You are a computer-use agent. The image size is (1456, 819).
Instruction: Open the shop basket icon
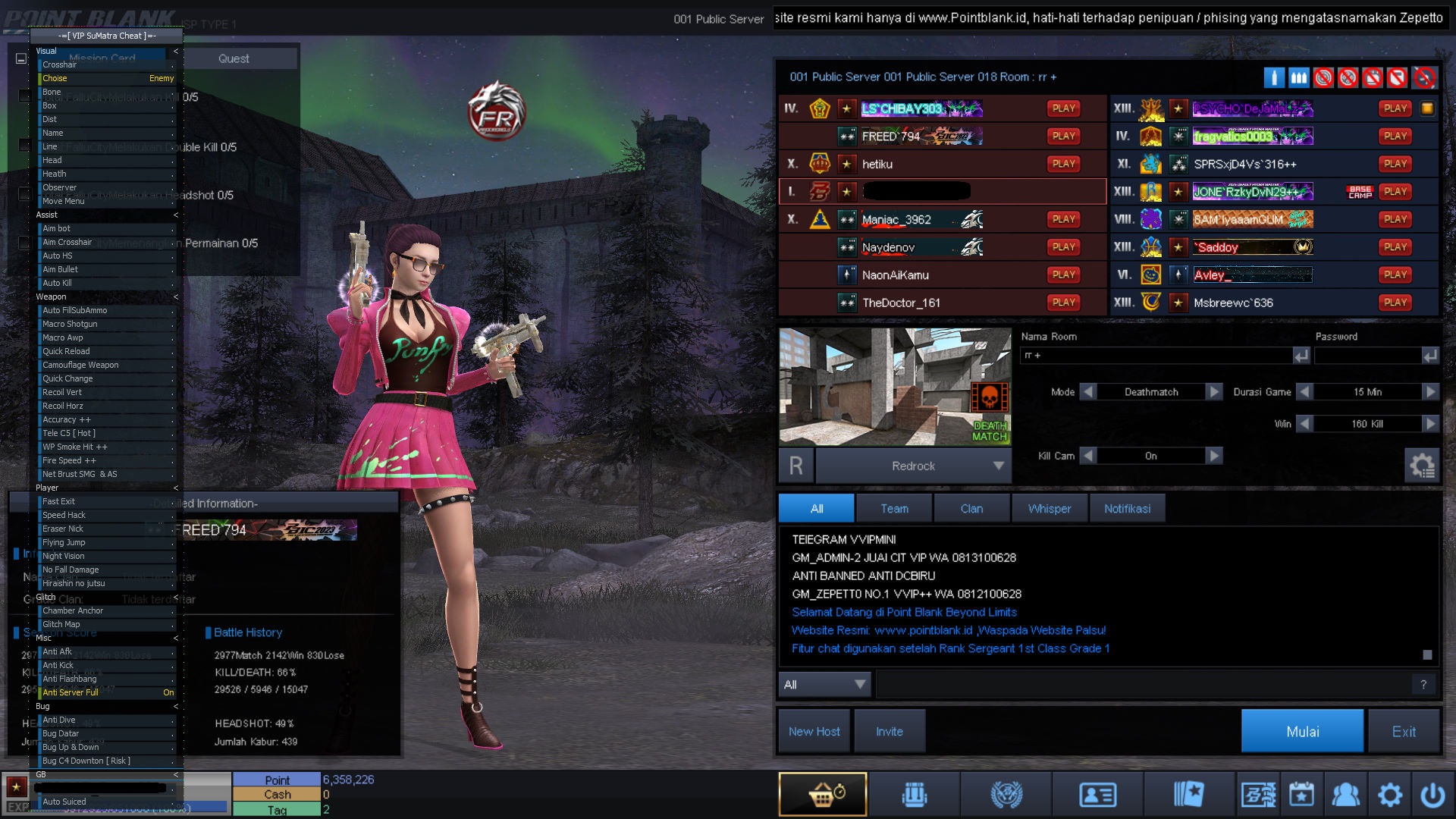pyautogui.click(x=823, y=795)
